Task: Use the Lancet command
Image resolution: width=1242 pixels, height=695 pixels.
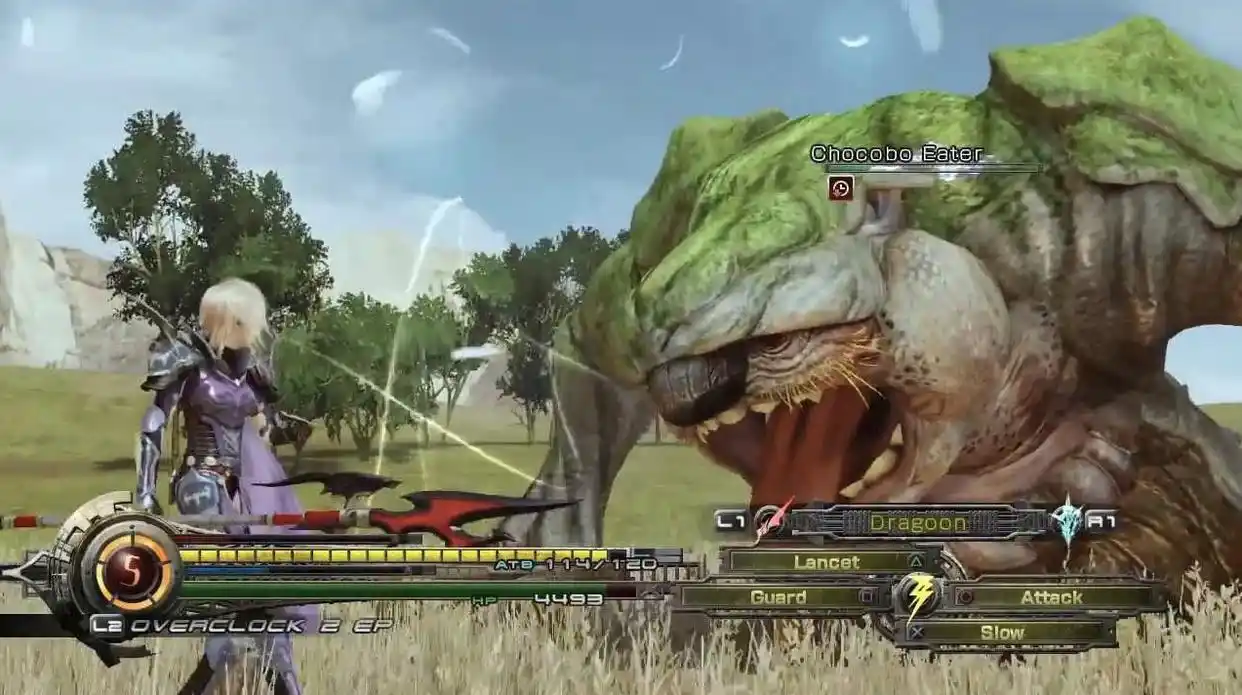Action: tap(828, 562)
